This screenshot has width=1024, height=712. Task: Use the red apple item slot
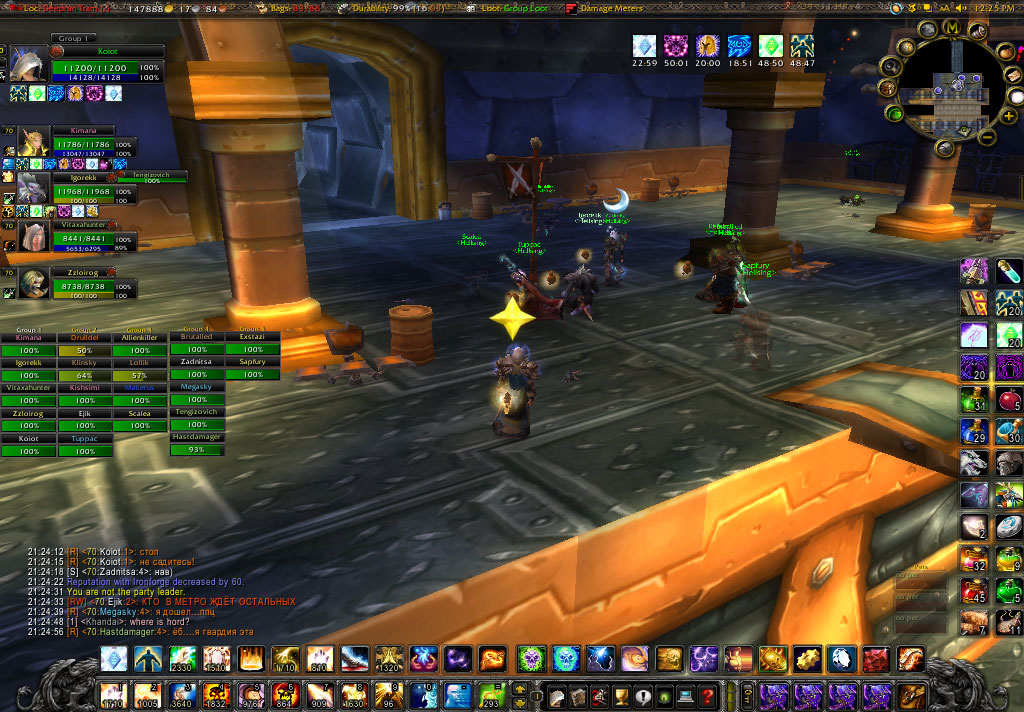click(1008, 400)
